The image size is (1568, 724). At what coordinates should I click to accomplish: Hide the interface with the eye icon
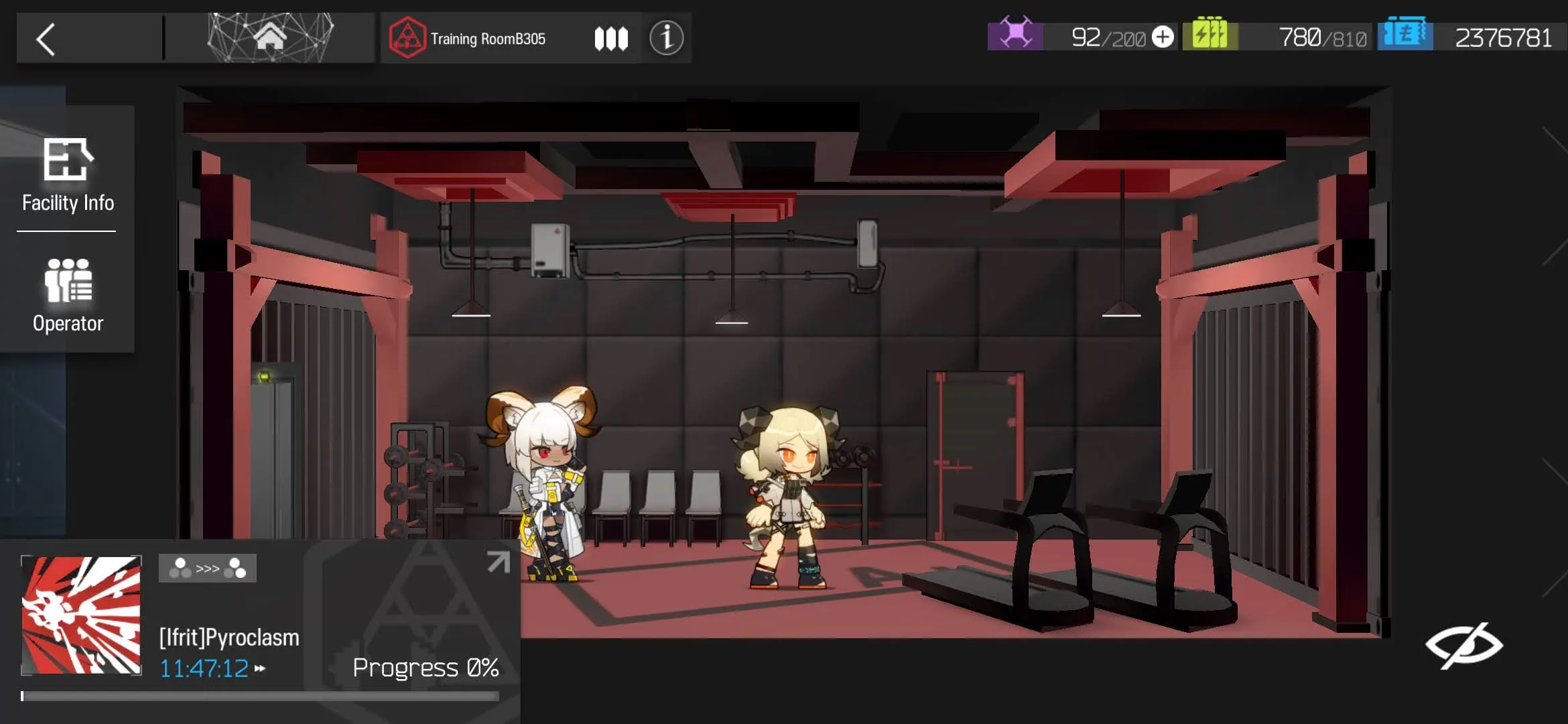pyautogui.click(x=1463, y=645)
